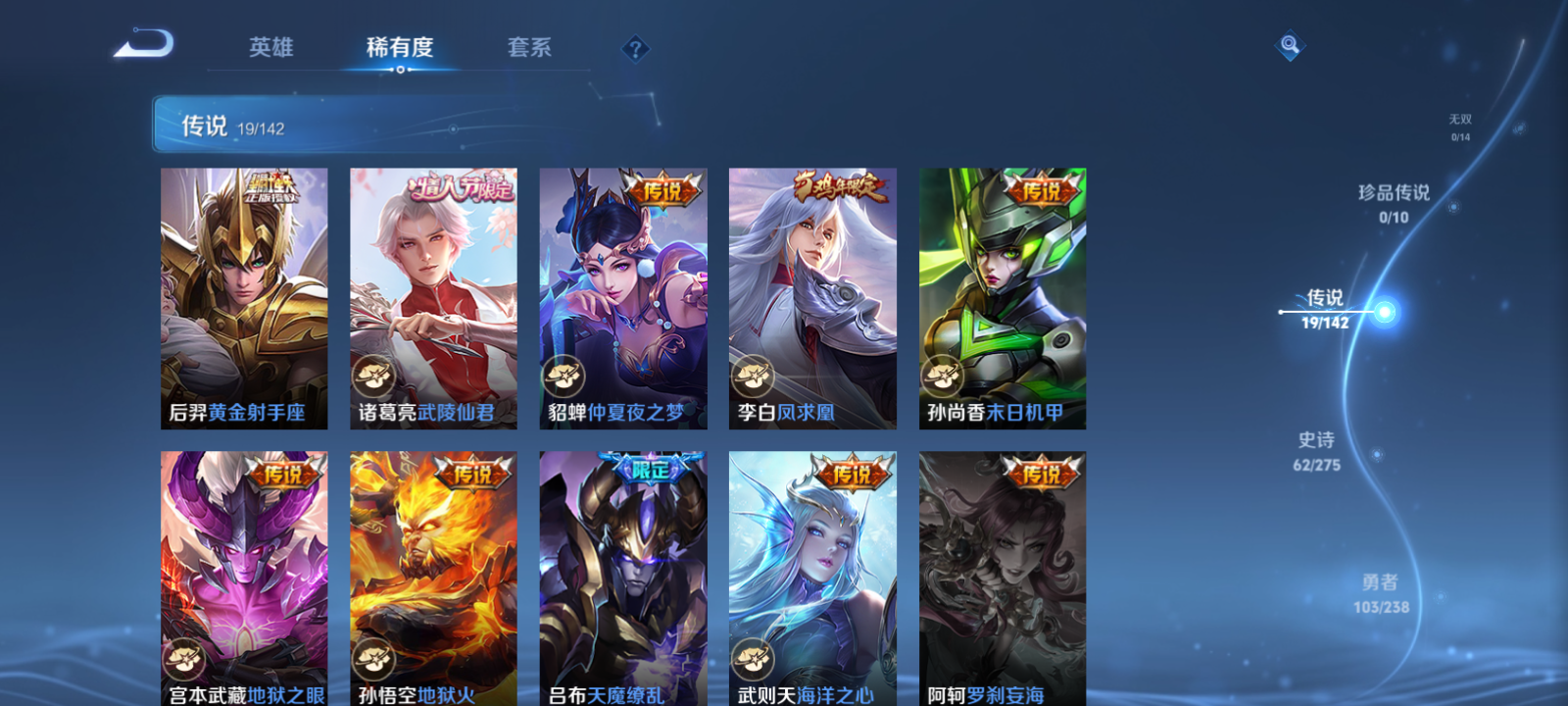Click the 限定 badge on 吕布's card
The image size is (1568, 706).
click(655, 469)
